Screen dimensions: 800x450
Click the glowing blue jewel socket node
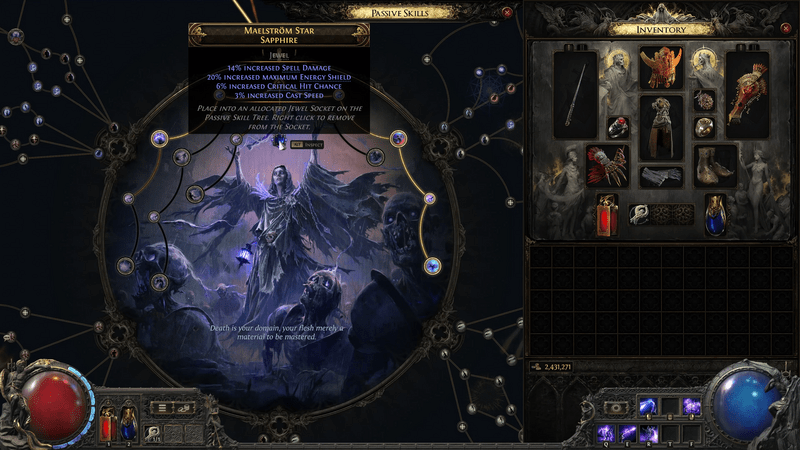tap(432, 265)
